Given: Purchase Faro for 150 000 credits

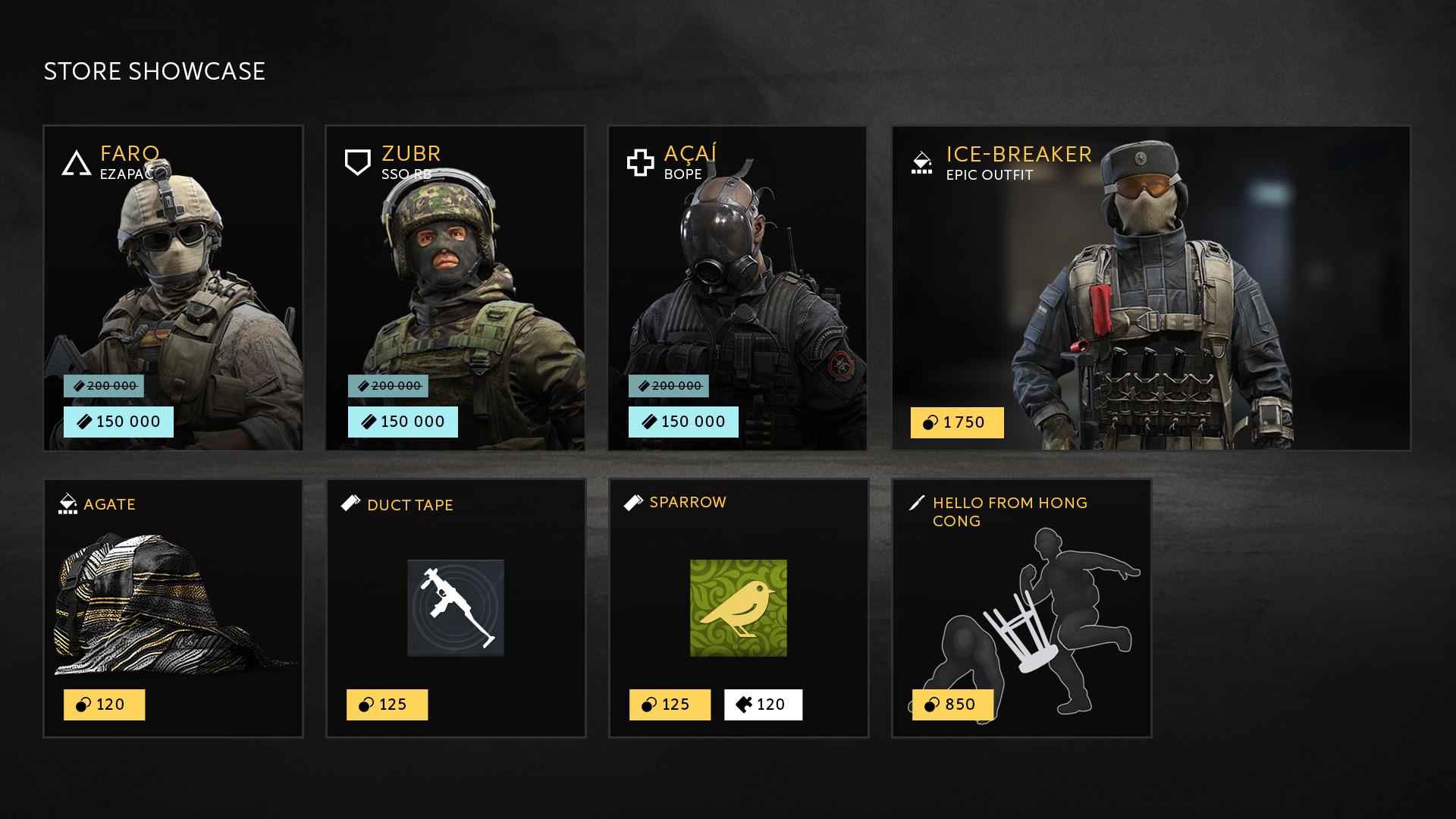Looking at the screenshot, I should 119,422.
